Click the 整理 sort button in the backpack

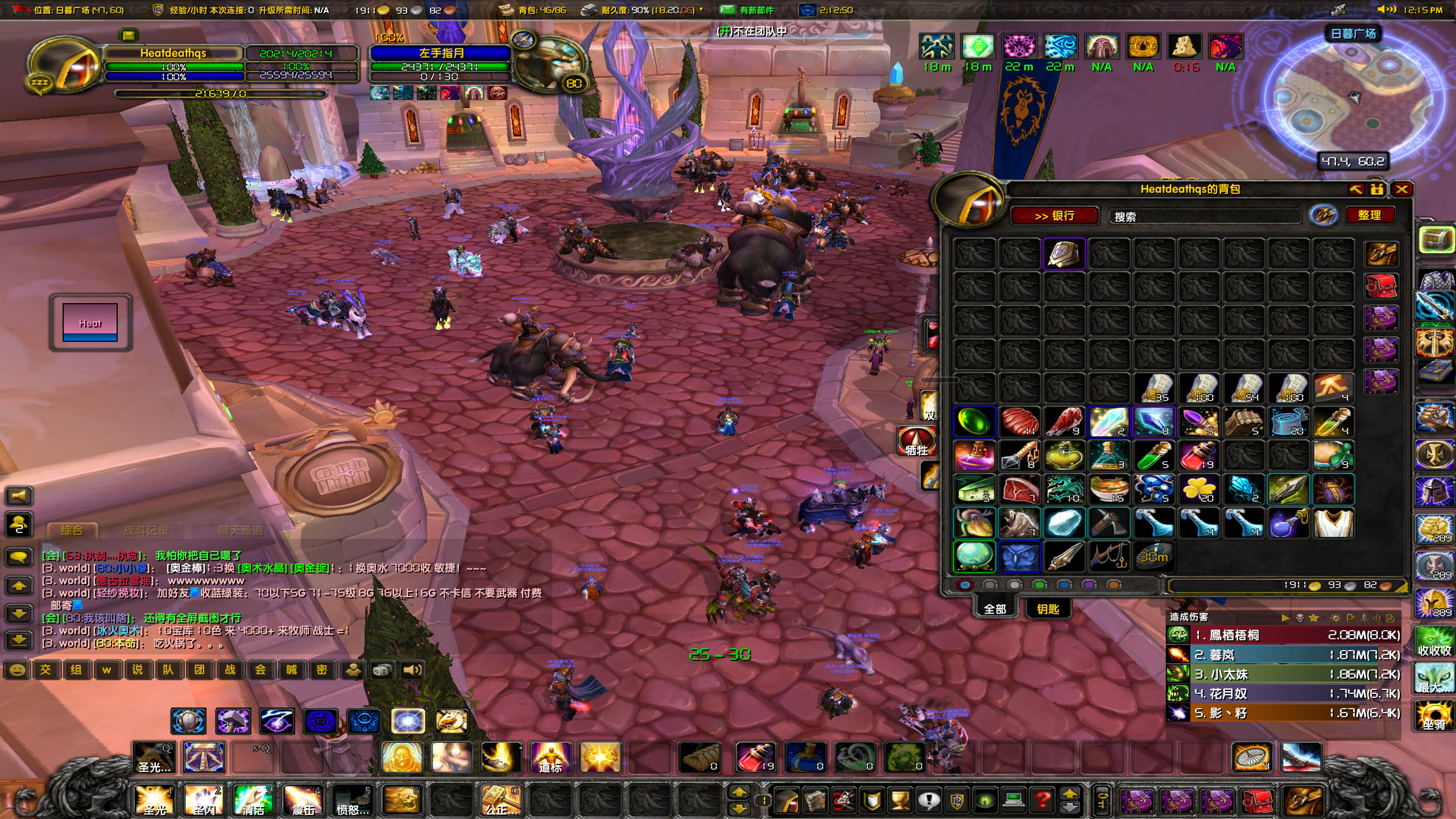pyautogui.click(x=1371, y=215)
